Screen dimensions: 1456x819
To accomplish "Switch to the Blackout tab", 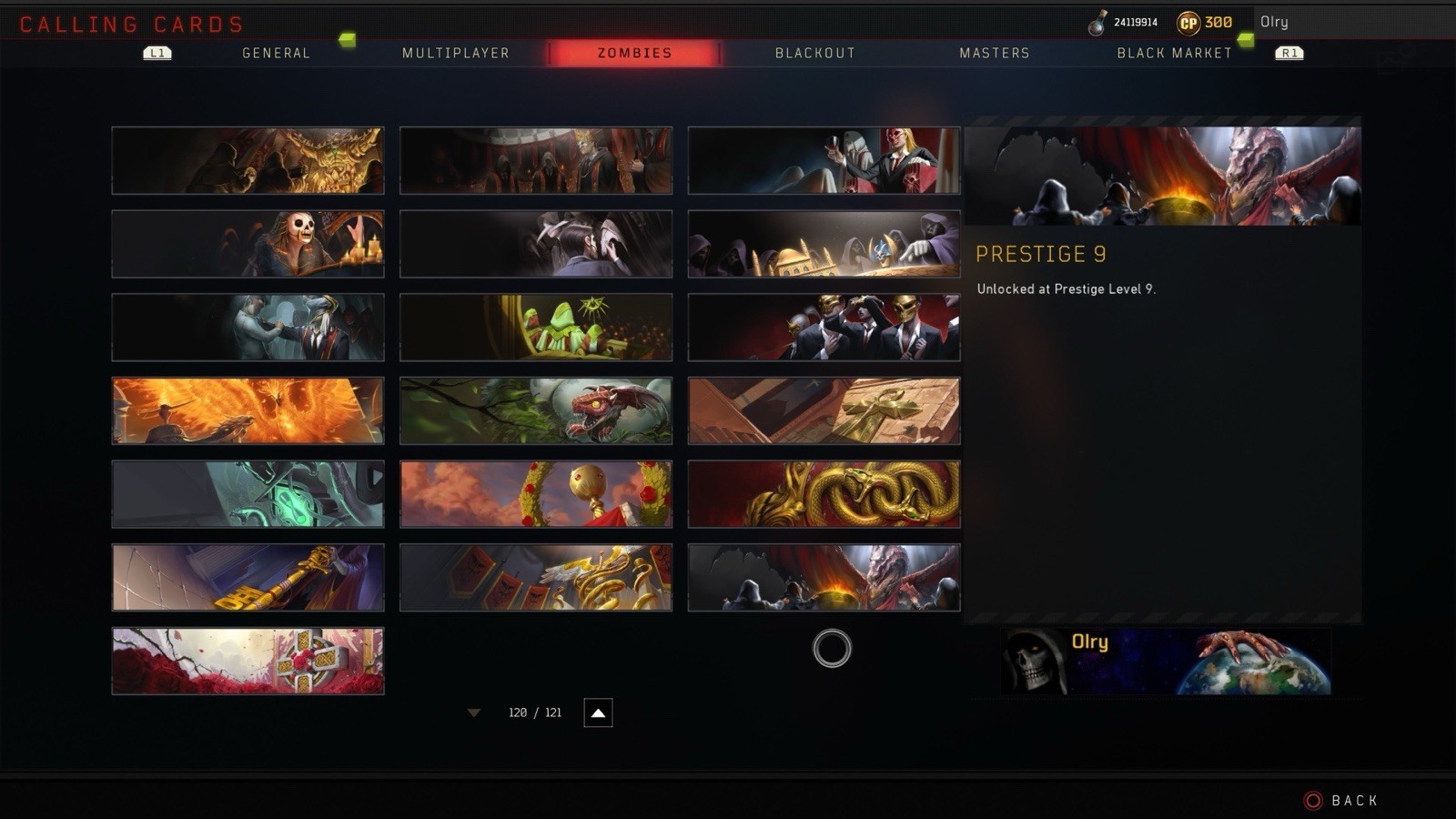I will click(x=815, y=53).
